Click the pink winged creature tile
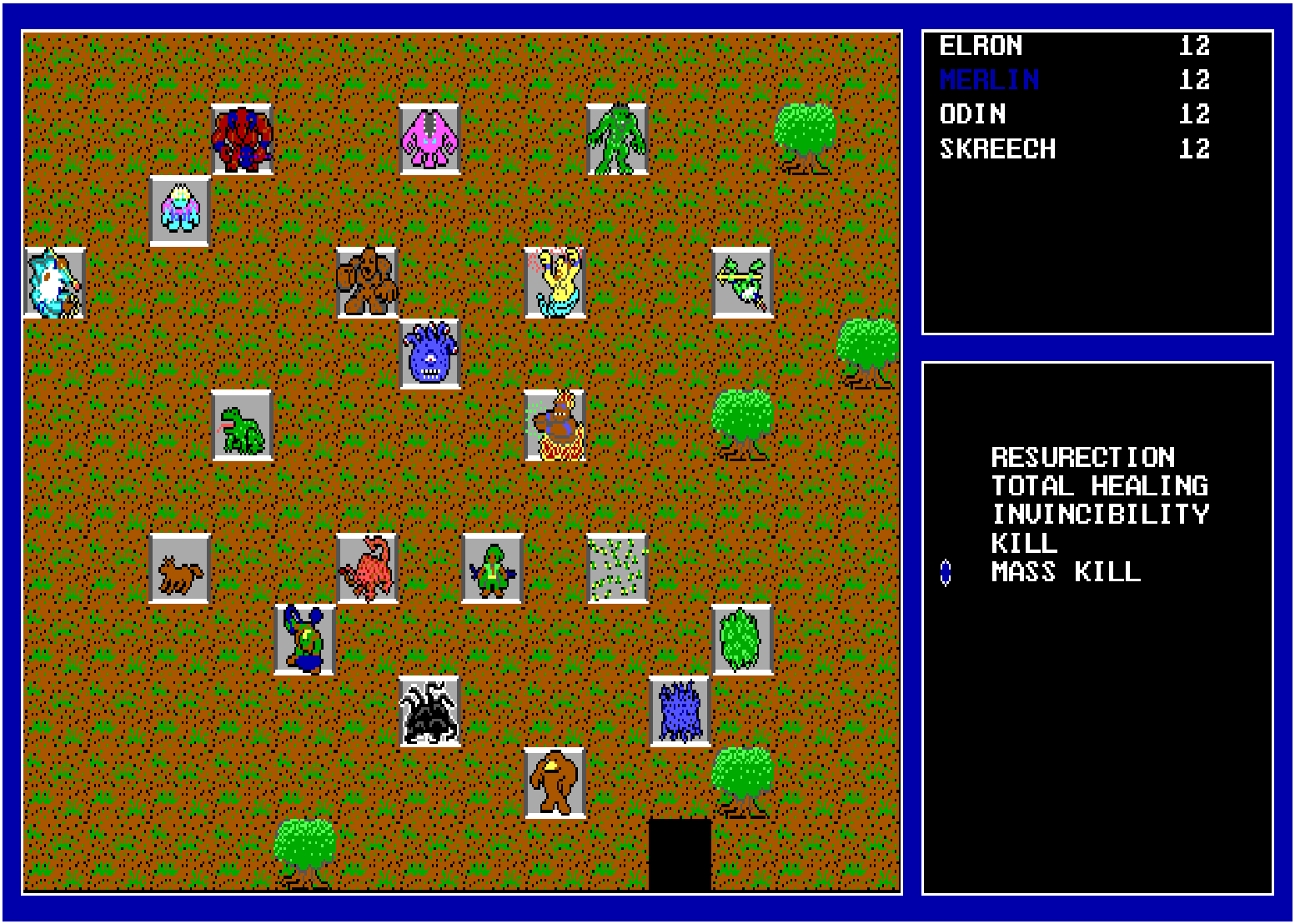The height and width of the screenshot is (924, 1295). (x=430, y=140)
